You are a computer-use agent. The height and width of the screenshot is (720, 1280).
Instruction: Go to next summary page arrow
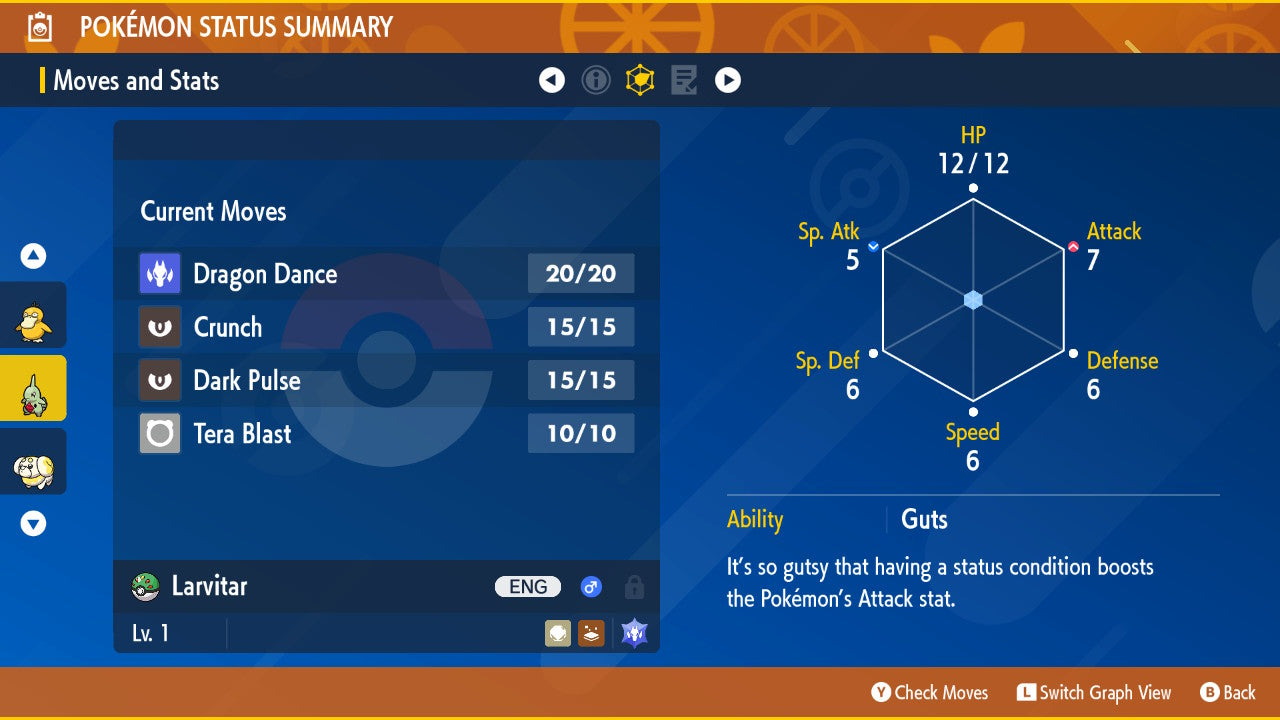[728, 80]
